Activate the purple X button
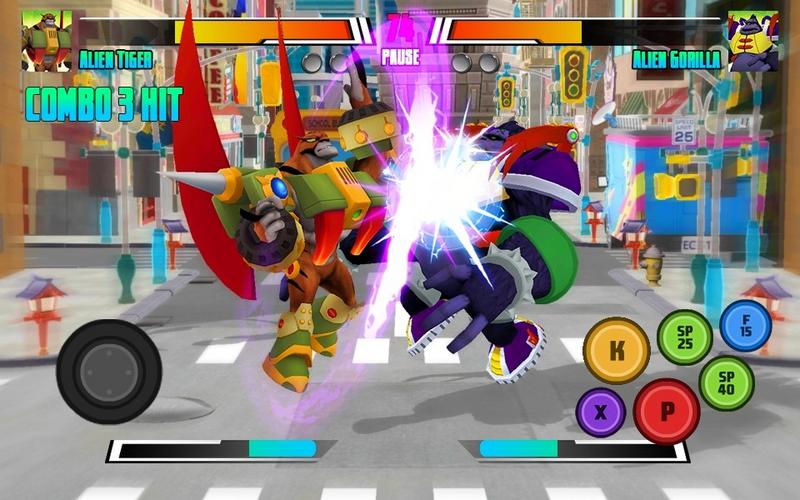This screenshot has height=500, width=800. coord(600,412)
